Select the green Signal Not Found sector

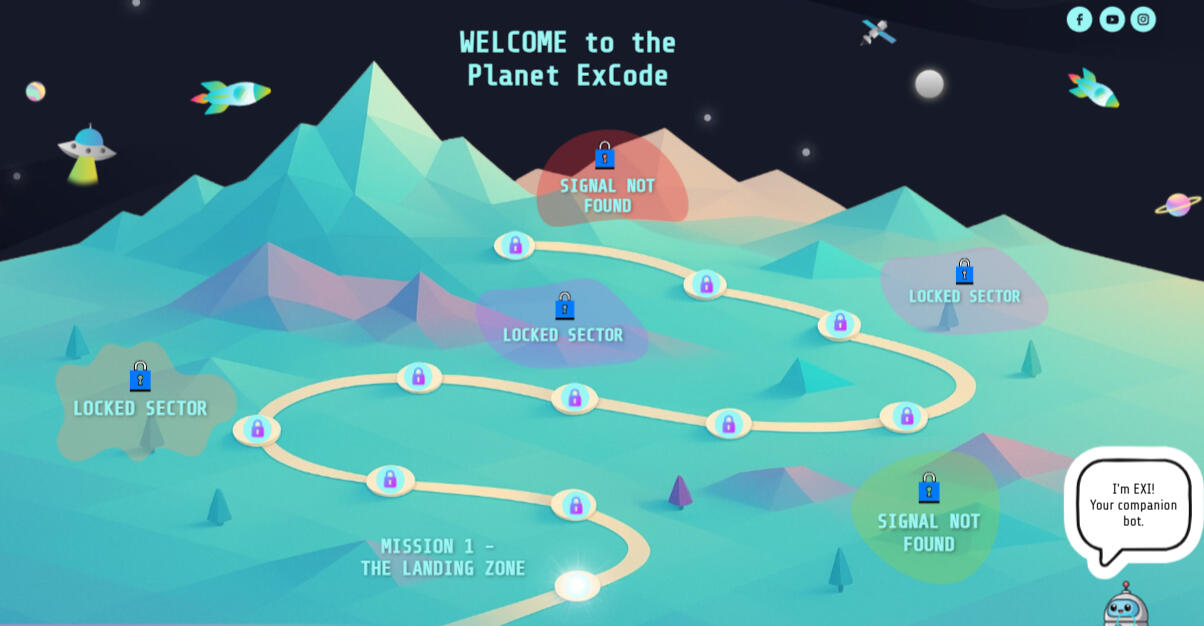point(927,518)
